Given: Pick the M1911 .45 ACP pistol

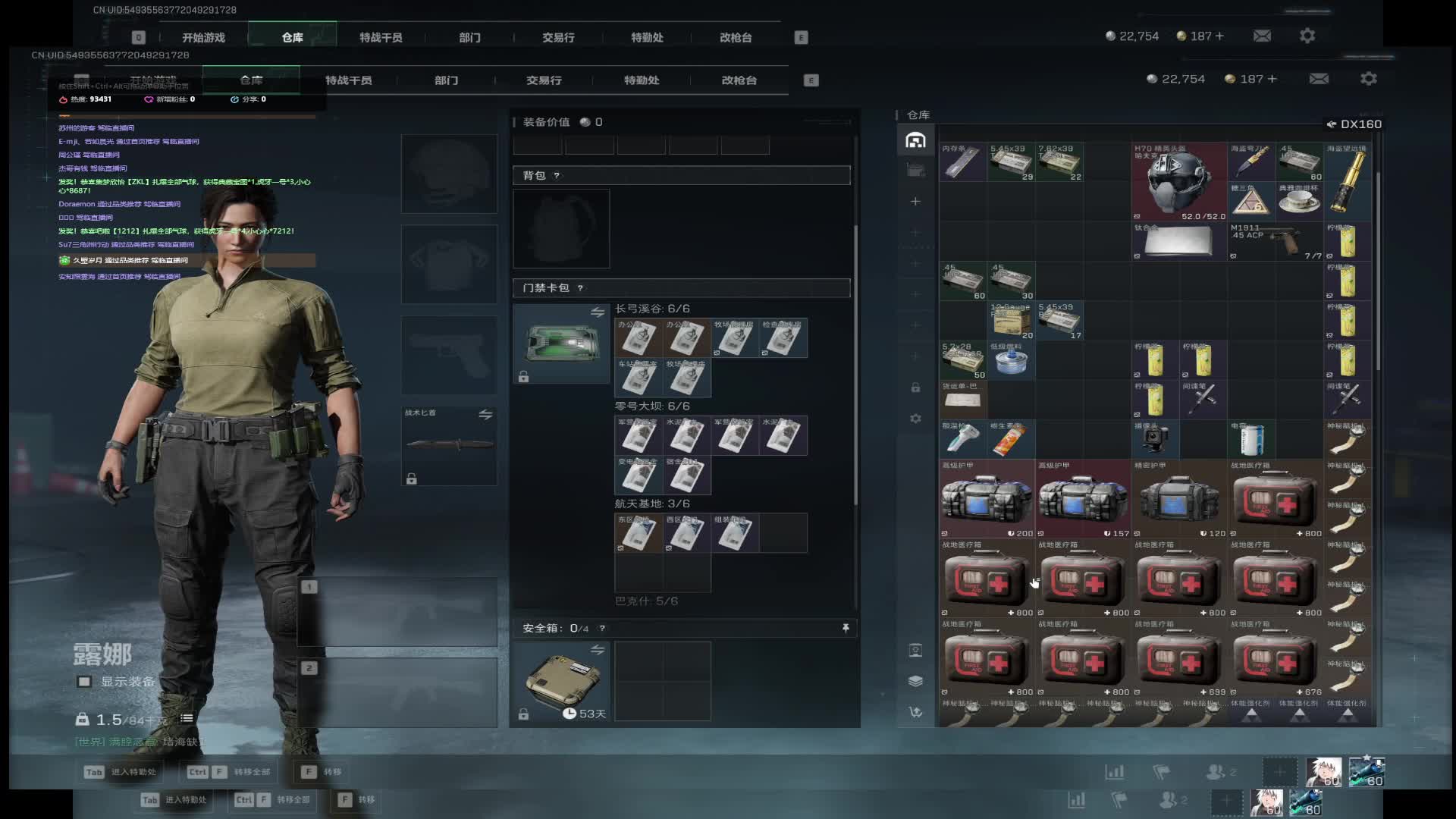Looking at the screenshot, I should (x=1276, y=241).
